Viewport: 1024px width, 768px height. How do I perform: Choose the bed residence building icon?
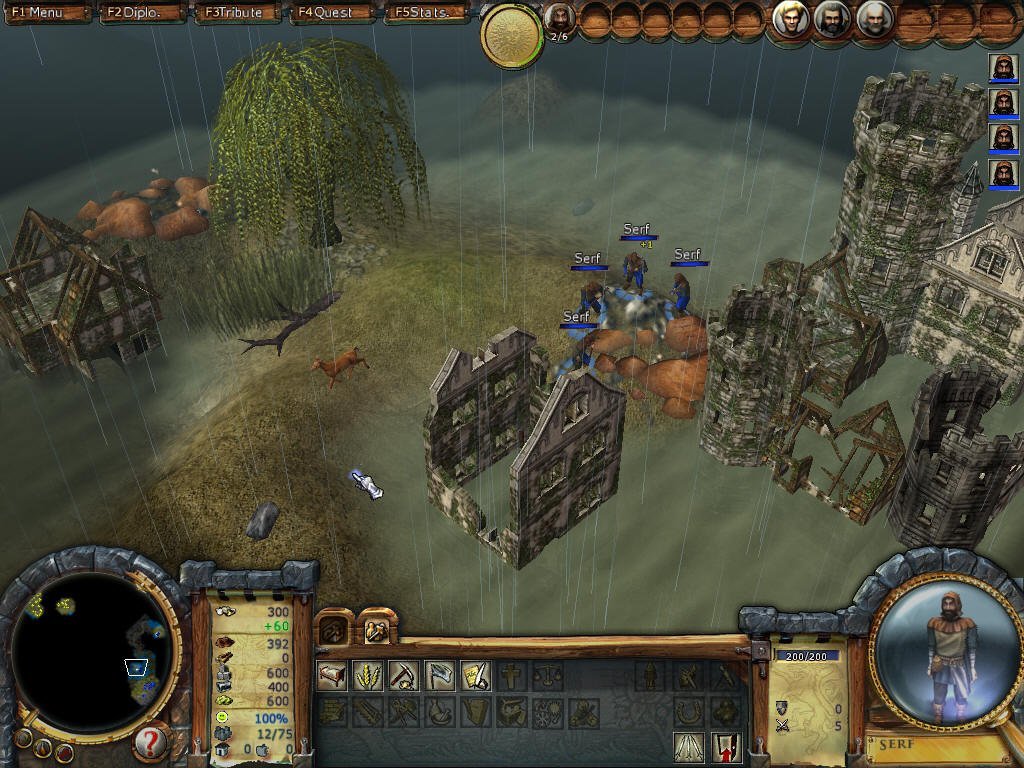(x=332, y=677)
